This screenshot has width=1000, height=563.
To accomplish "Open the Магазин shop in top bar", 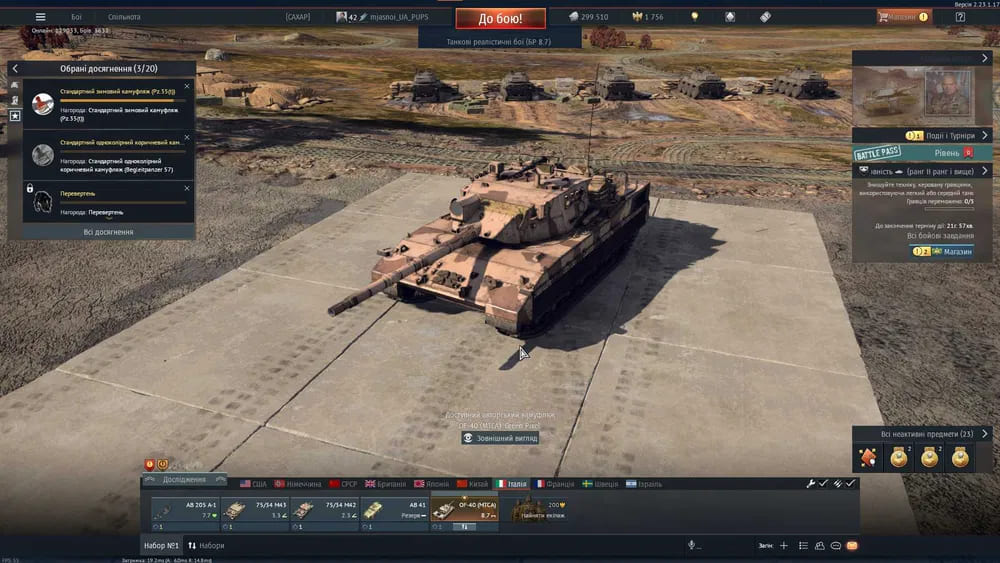I will click(x=903, y=17).
